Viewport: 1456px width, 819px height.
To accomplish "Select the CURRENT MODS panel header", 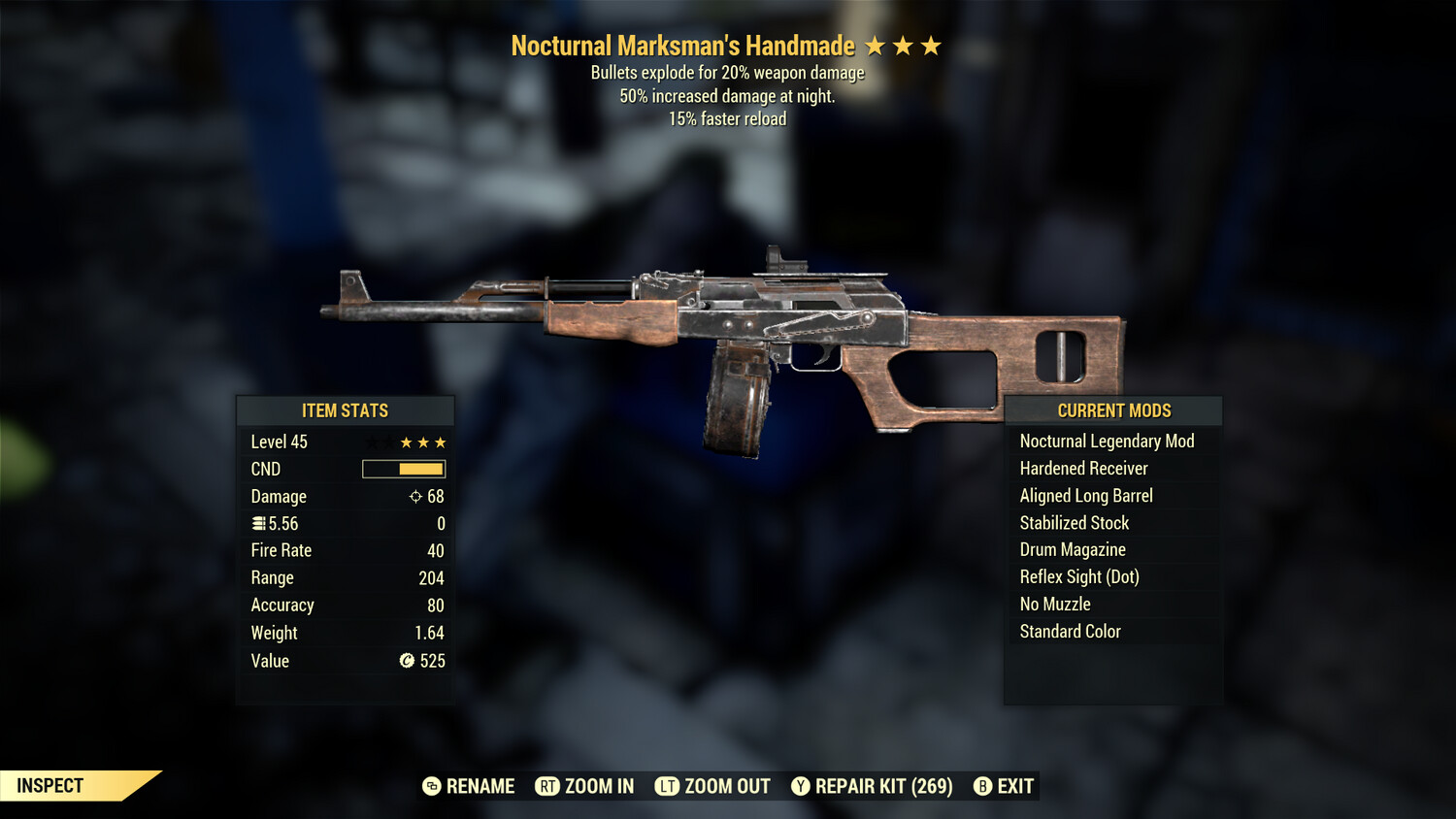I will click(1112, 410).
